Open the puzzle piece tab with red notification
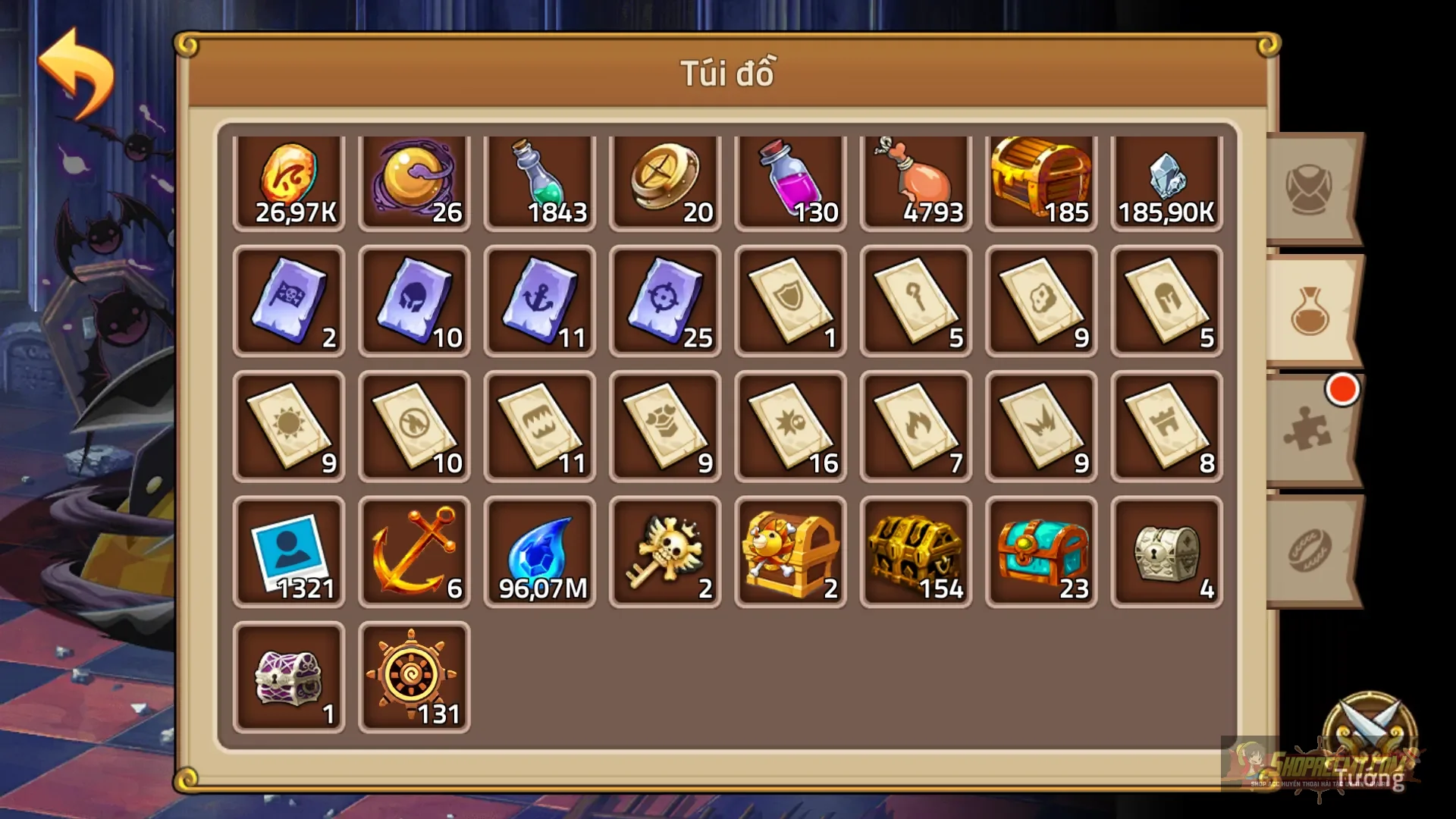Image resolution: width=1456 pixels, height=819 pixels. coord(1308,432)
